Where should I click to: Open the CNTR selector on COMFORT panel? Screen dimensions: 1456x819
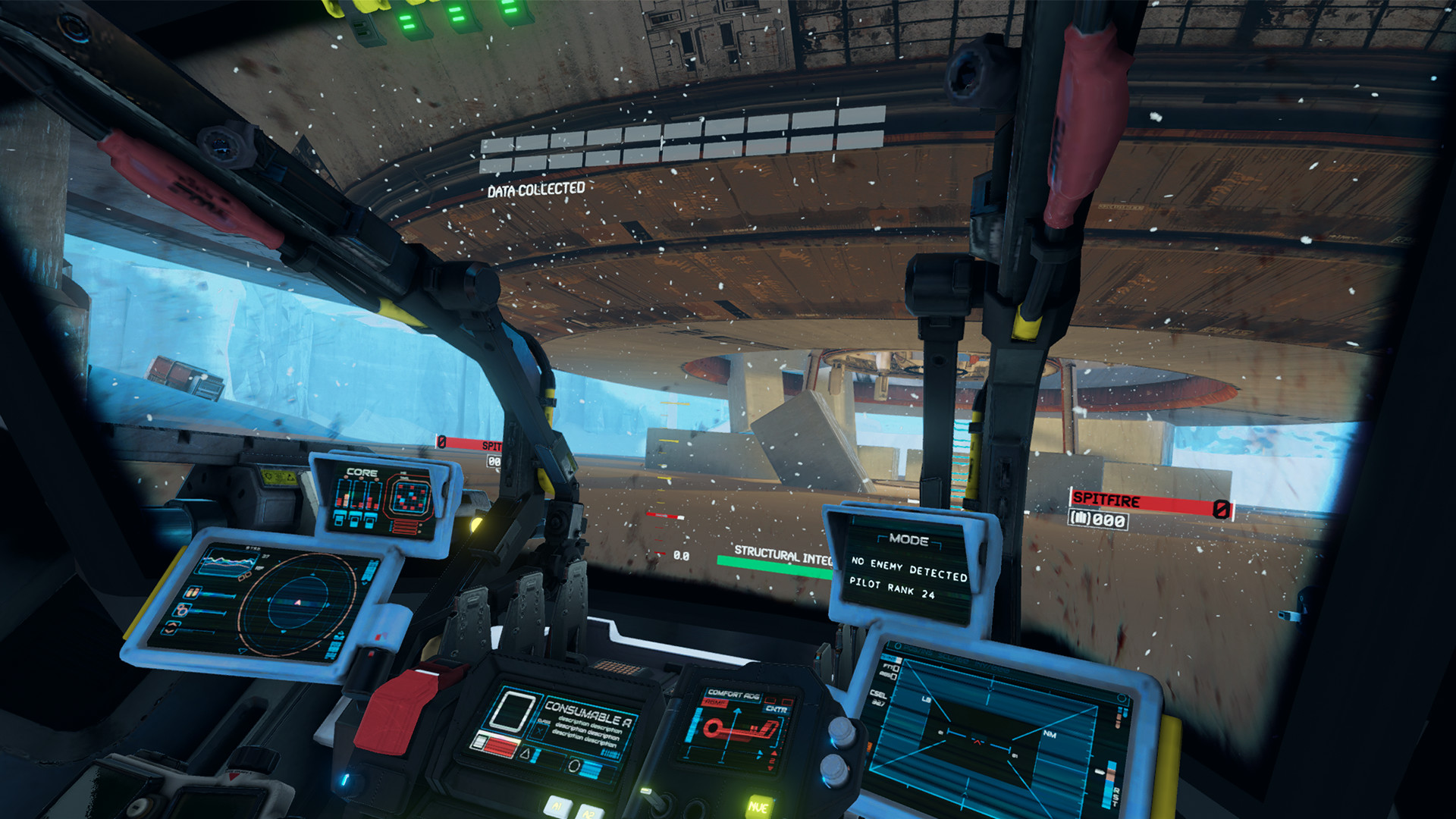pyautogui.click(x=777, y=710)
